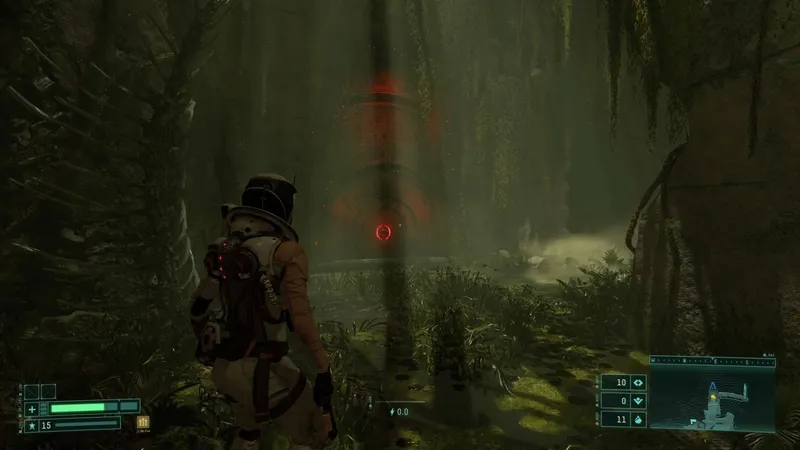This screenshot has height=450, width=800.
Task: Click the compass strip above the minimap
Action: click(712, 362)
